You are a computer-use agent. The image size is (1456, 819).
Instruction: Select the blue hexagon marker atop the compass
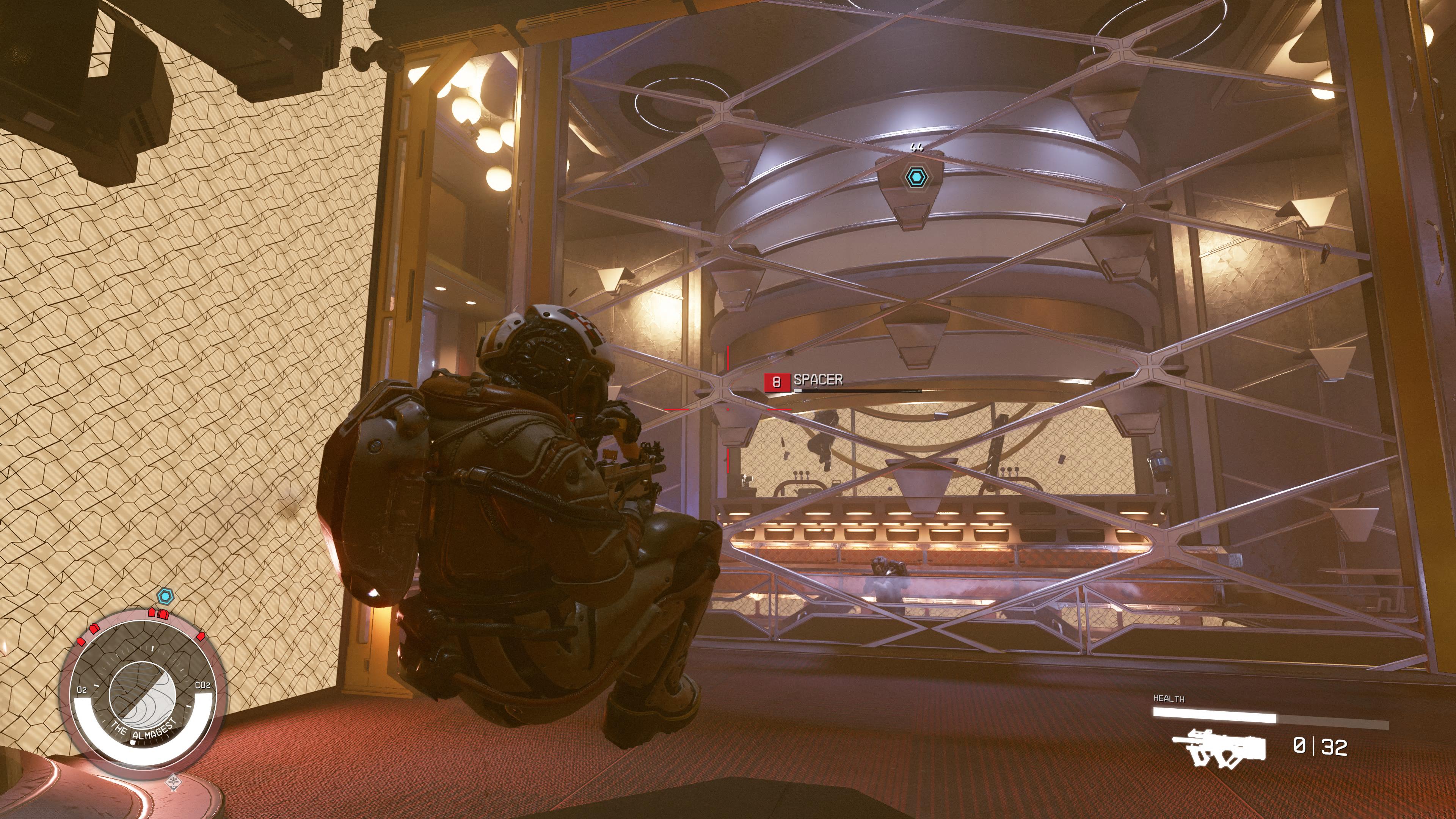point(165,596)
